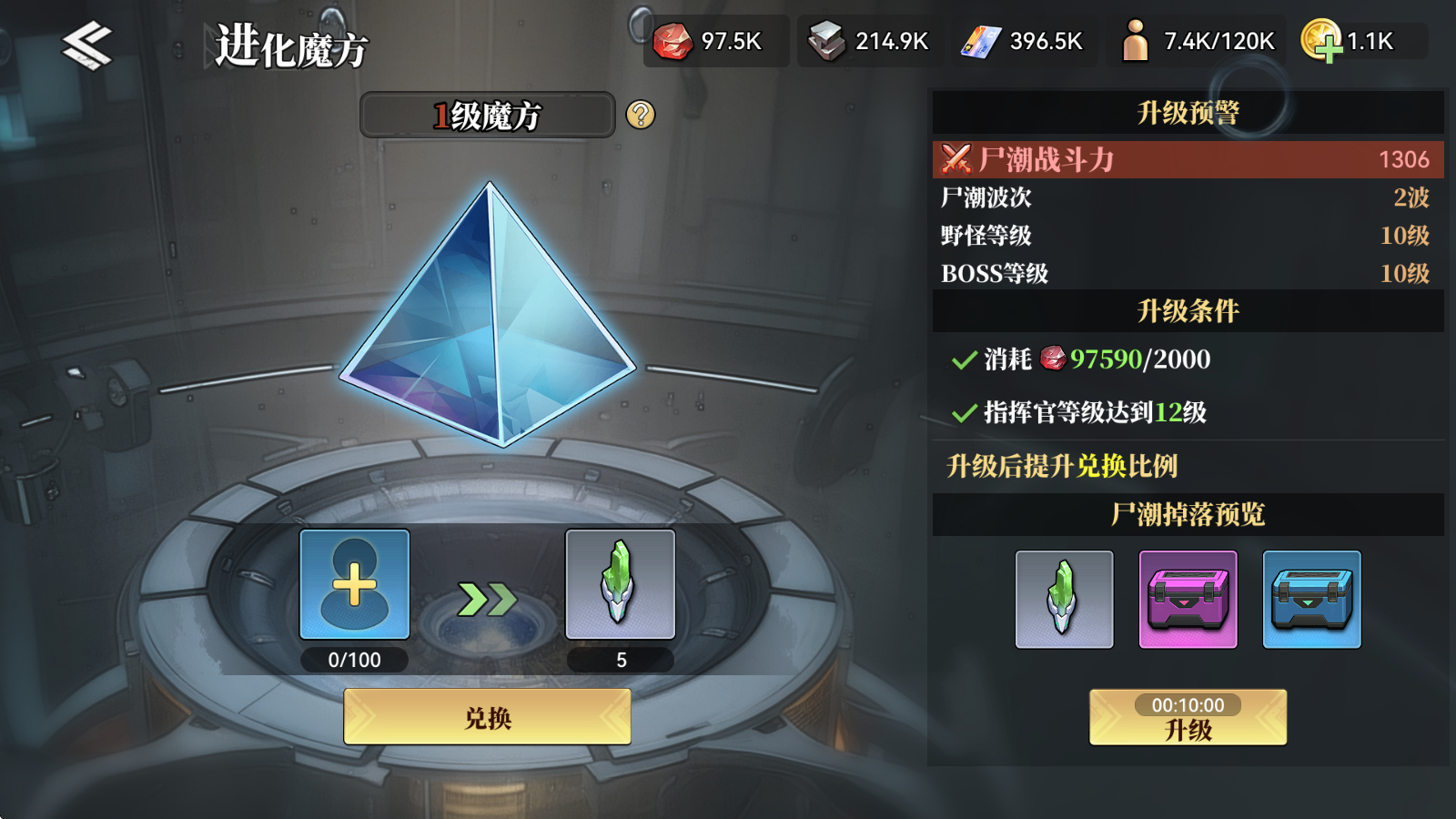1456x819 pixels.
Task: Select the 升级预警 panel header
Action: tap(1187, 112)
